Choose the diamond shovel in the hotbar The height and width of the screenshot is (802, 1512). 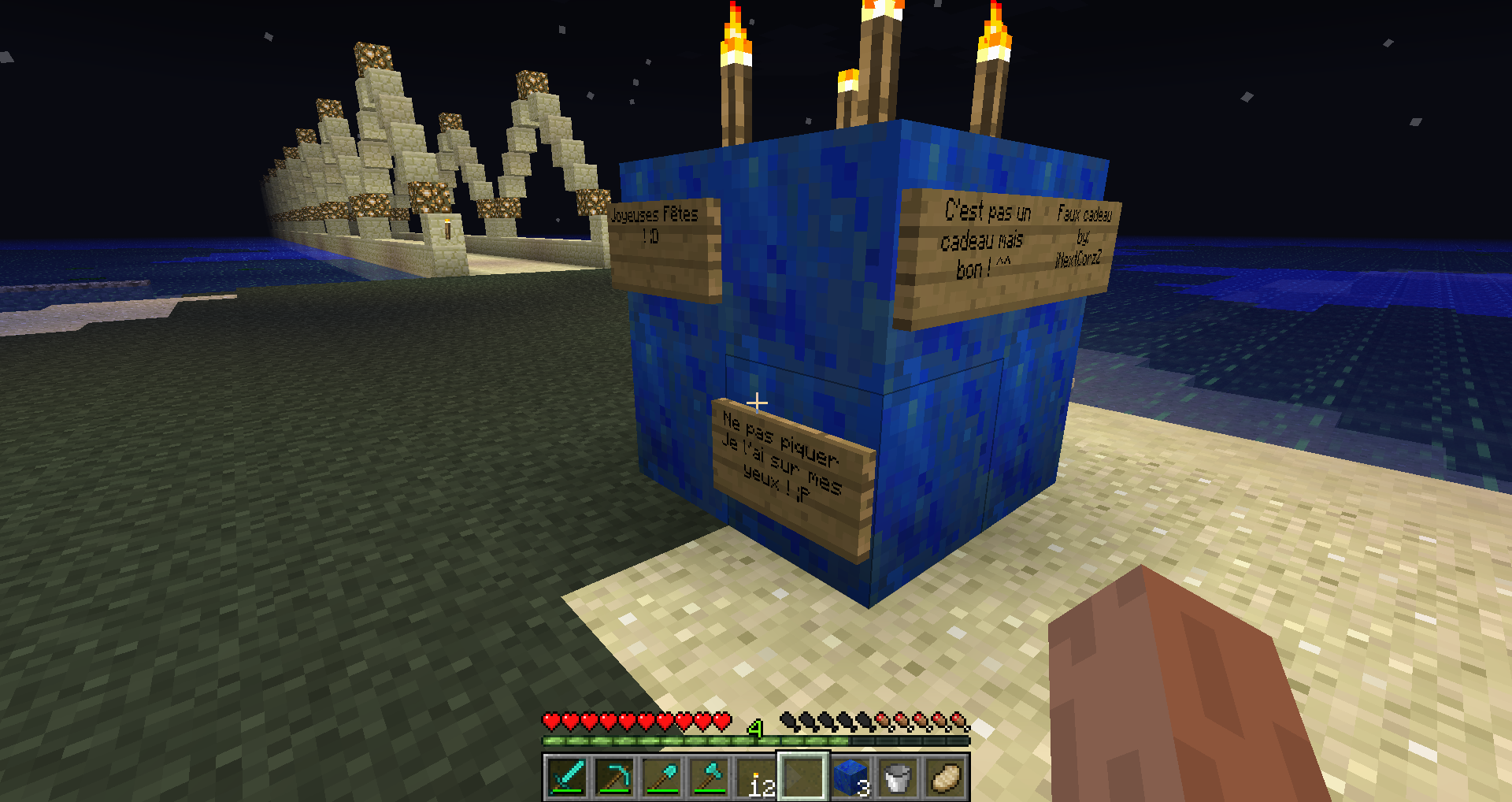click(x=661, y=778)
